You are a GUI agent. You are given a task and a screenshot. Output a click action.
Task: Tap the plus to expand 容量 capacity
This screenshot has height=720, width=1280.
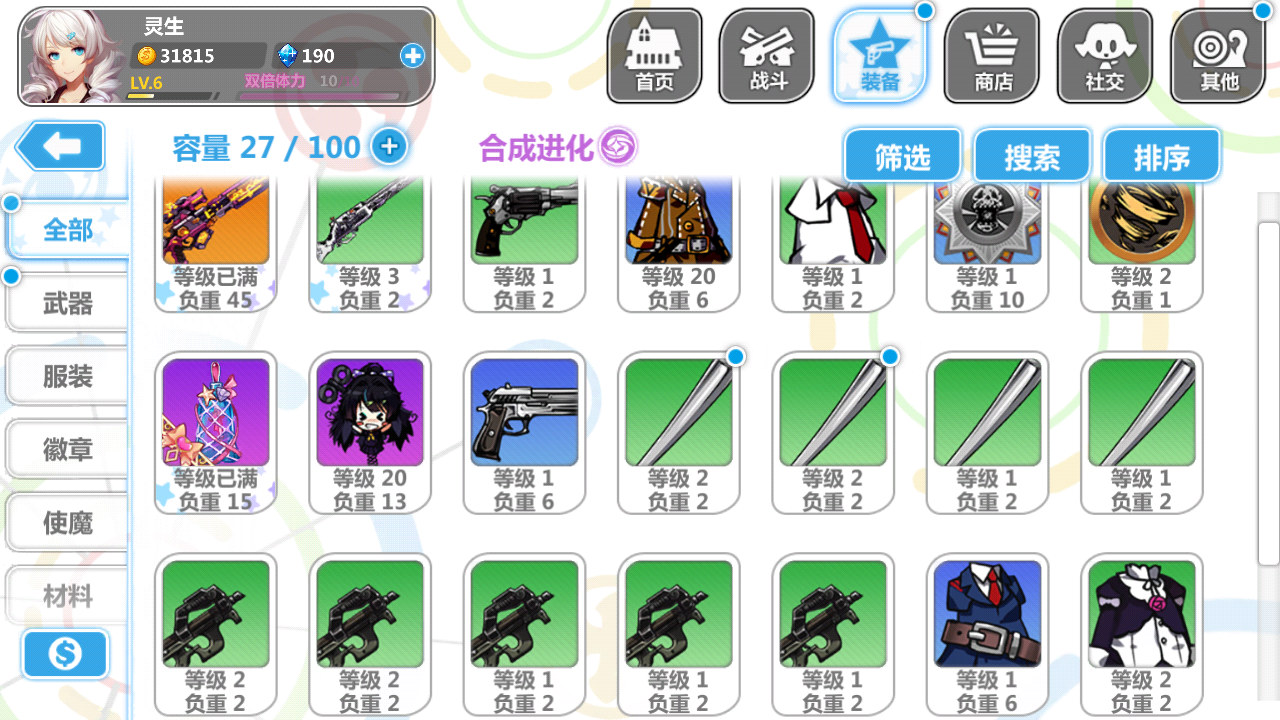pos(389,146)
